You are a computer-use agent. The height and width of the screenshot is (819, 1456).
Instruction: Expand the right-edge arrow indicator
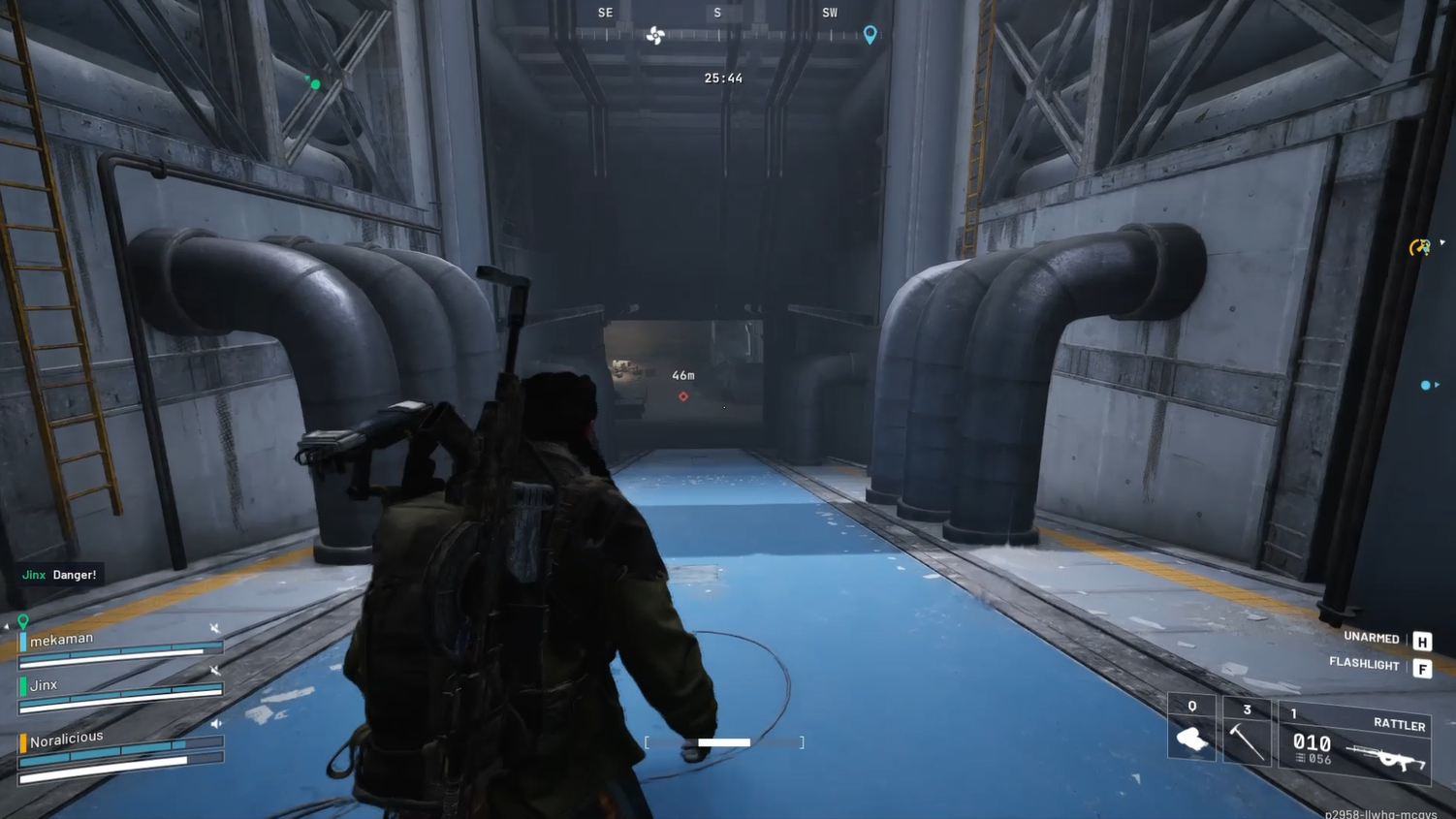point(1442,243)
